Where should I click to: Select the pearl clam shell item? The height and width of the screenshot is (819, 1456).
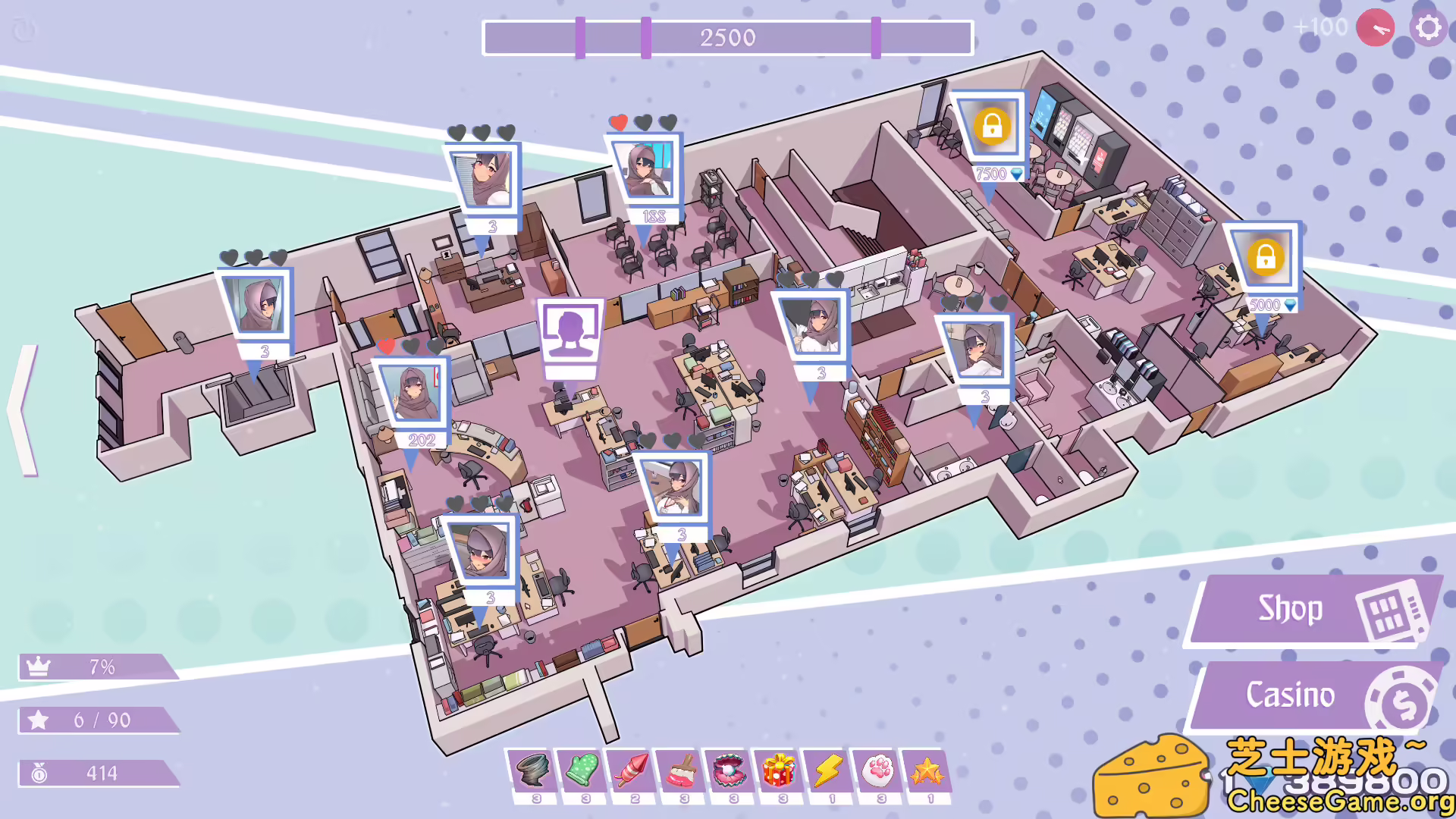730,770
